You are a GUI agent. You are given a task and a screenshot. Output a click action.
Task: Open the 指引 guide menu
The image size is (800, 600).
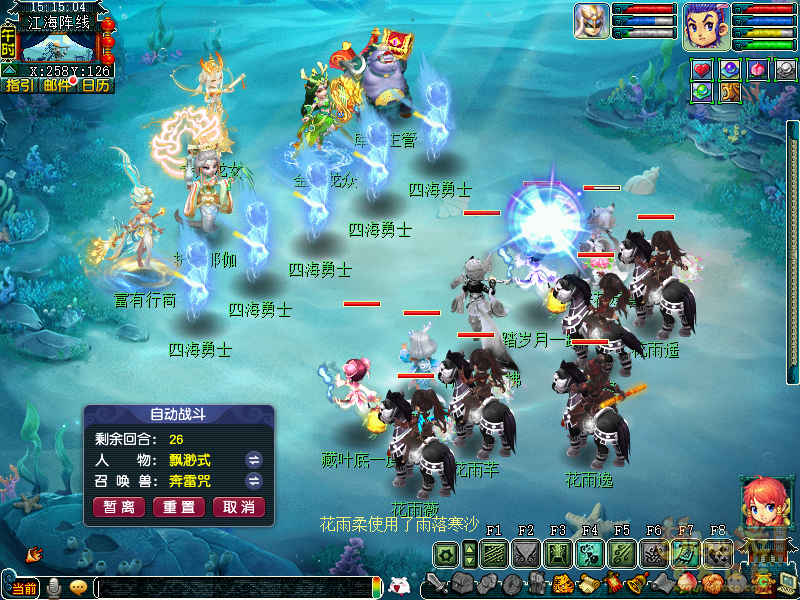pyautogui.click(x=19, y=85)
